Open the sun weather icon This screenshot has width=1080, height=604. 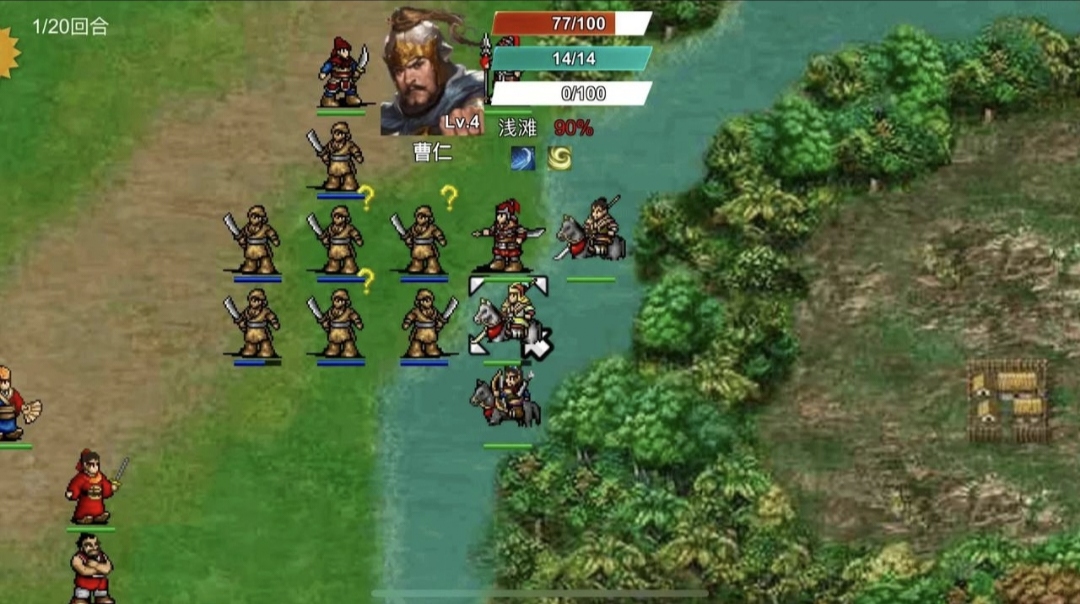(x=8, y=52)
